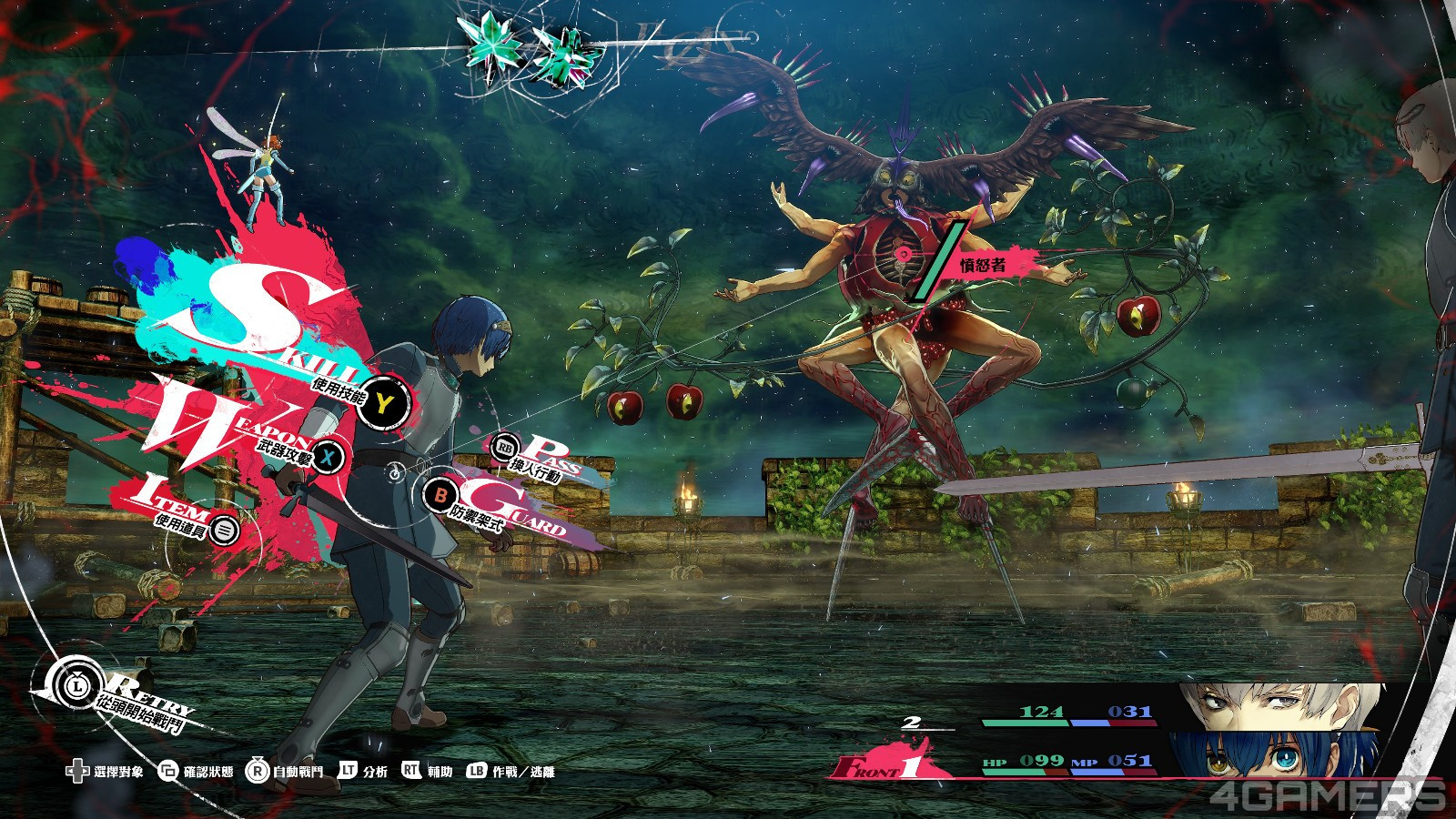Choose the GUARD stance command (防禦架式)
This screenshot has height=819, width=1456.
click(x=440, y=498)
